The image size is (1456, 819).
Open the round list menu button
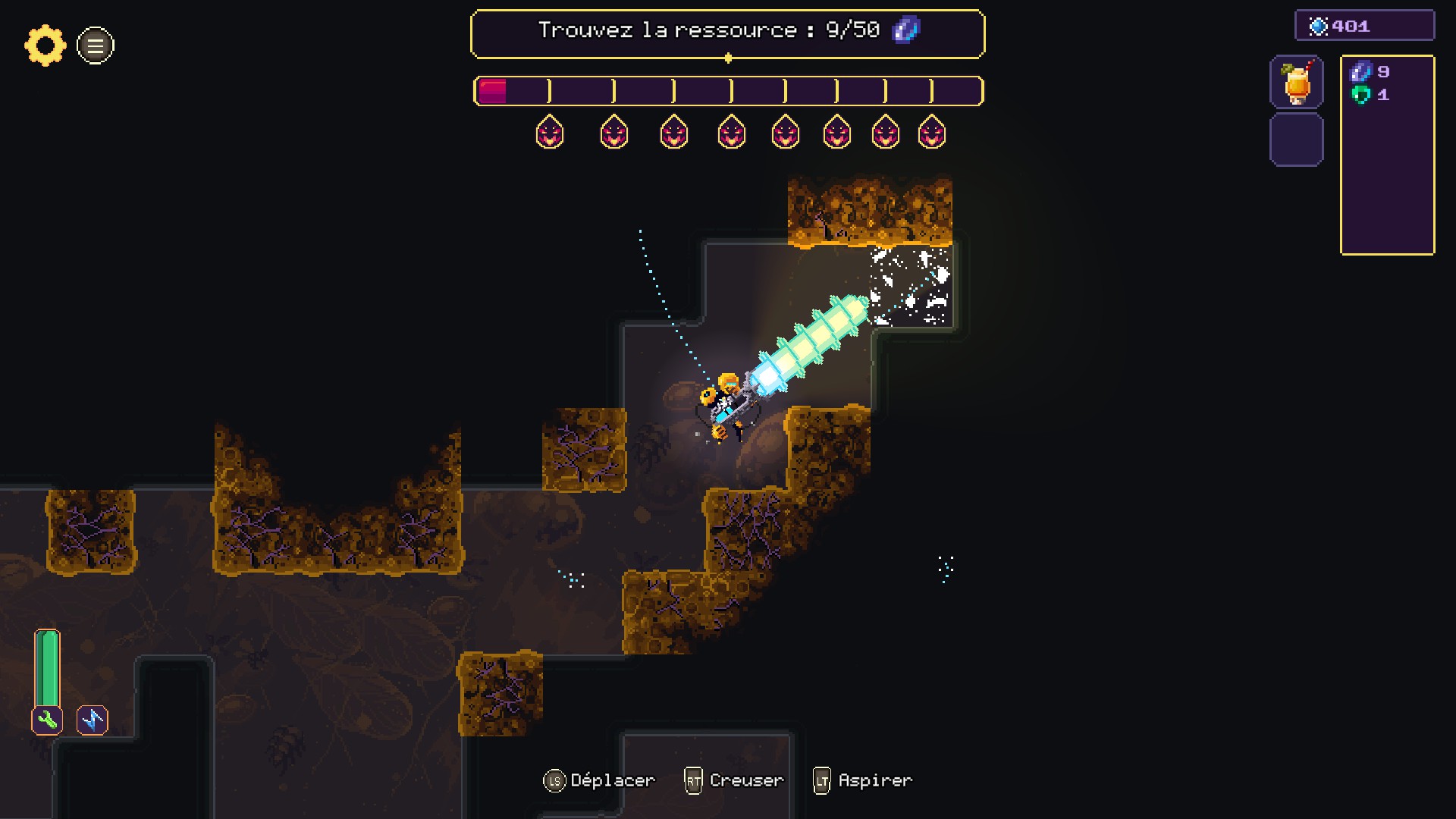(96, 45)
